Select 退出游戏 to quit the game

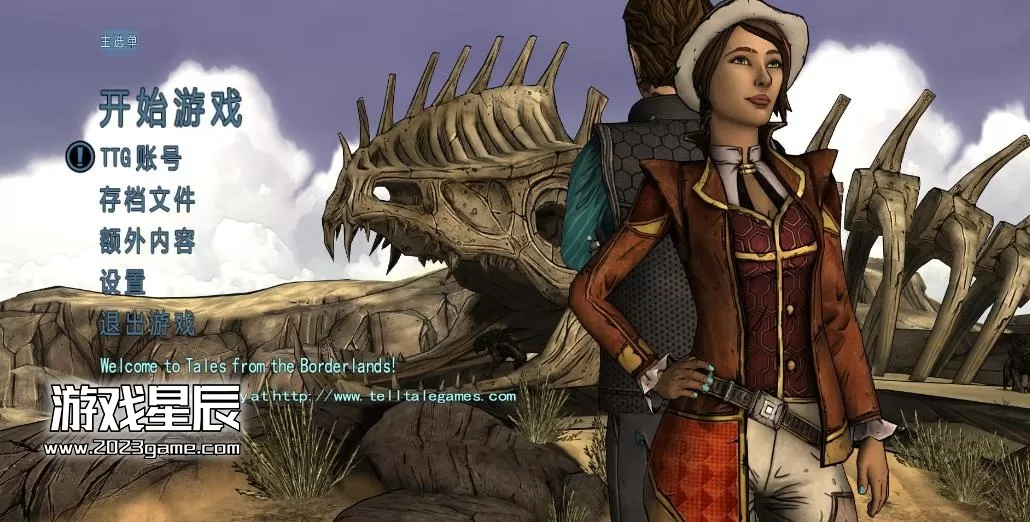pyautogui.click(x=147, y=324)
